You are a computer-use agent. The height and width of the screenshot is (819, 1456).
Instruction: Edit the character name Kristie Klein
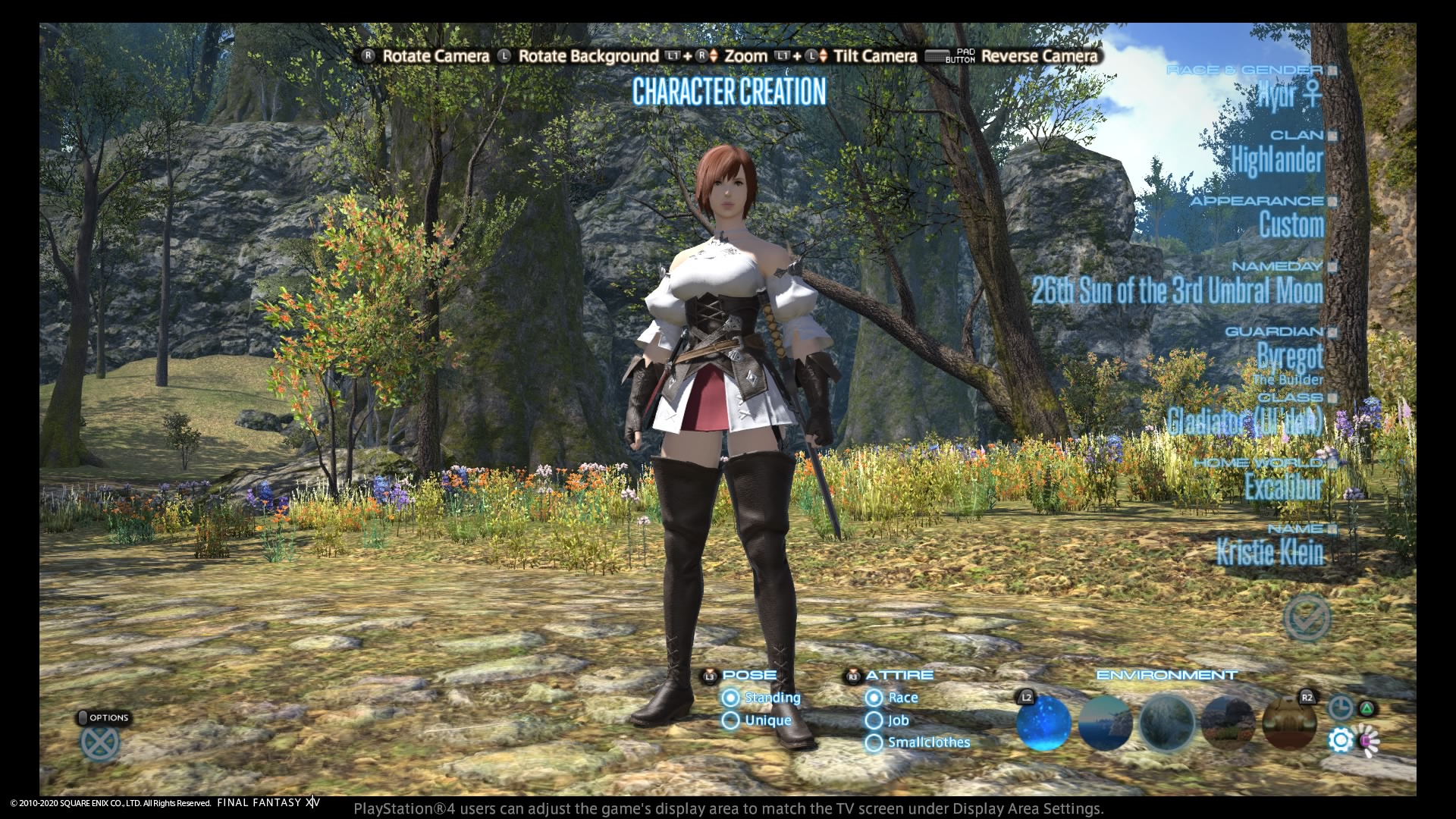coord(1269,552)
